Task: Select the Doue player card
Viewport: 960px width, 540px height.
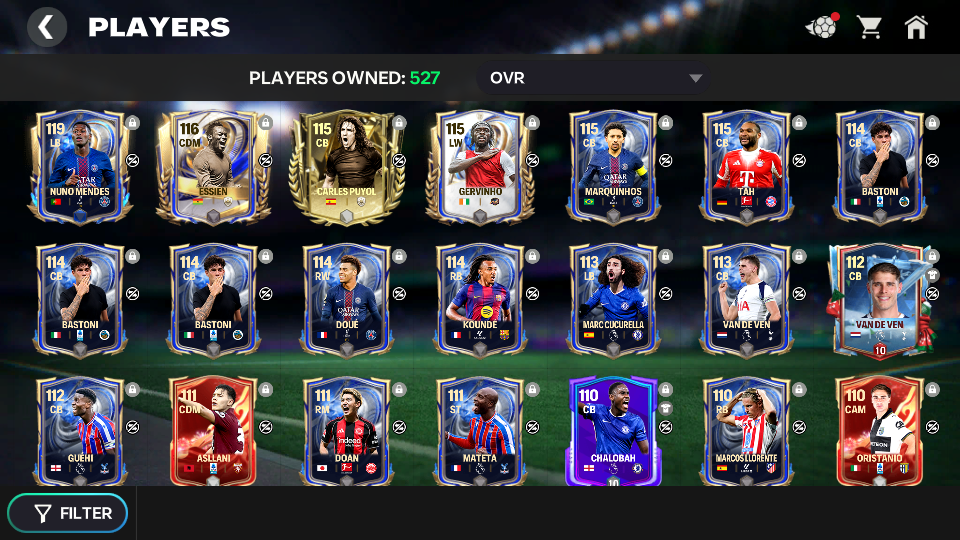Action: point(345,298)
